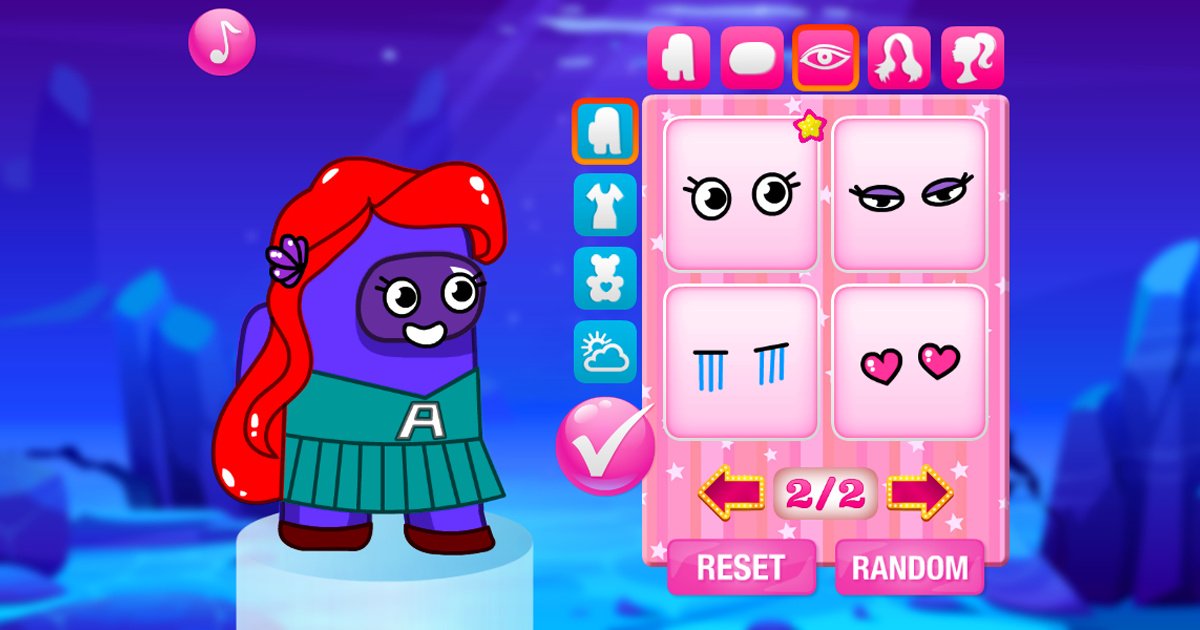
Task: Go to the previous page arrow
Action: click(x=731, y=492)
